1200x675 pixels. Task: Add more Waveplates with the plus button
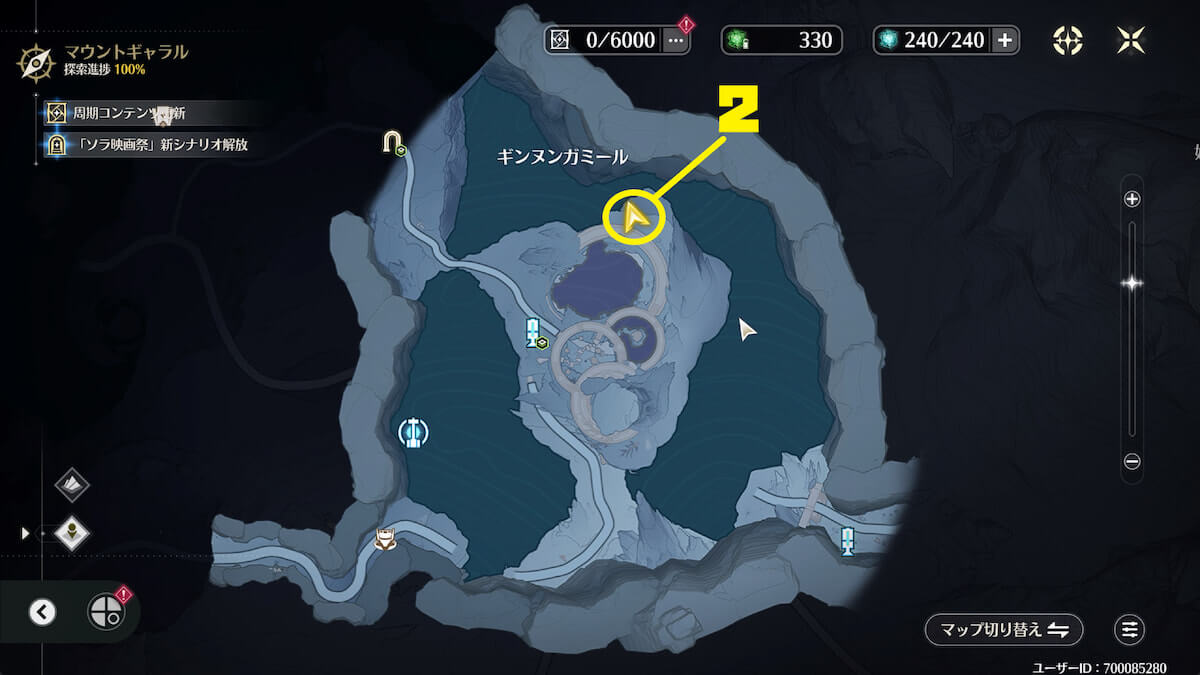[x=1005, y=40]
